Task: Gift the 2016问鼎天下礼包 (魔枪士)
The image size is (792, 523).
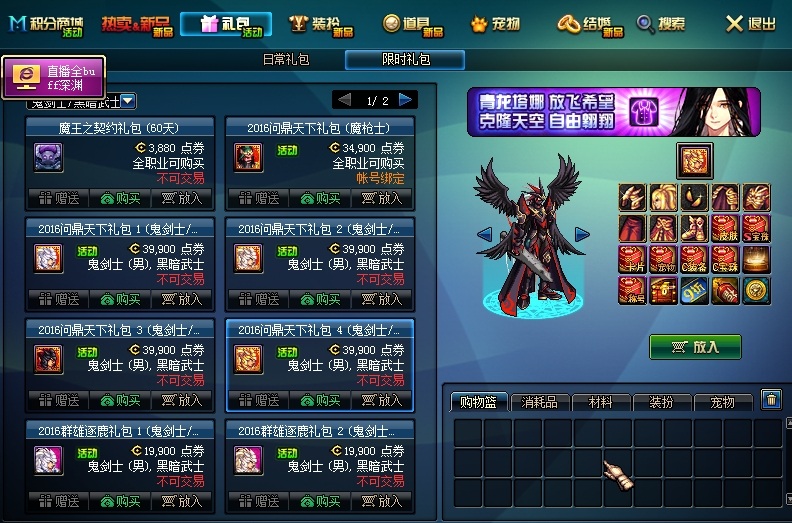Action: tap(253, 198)
